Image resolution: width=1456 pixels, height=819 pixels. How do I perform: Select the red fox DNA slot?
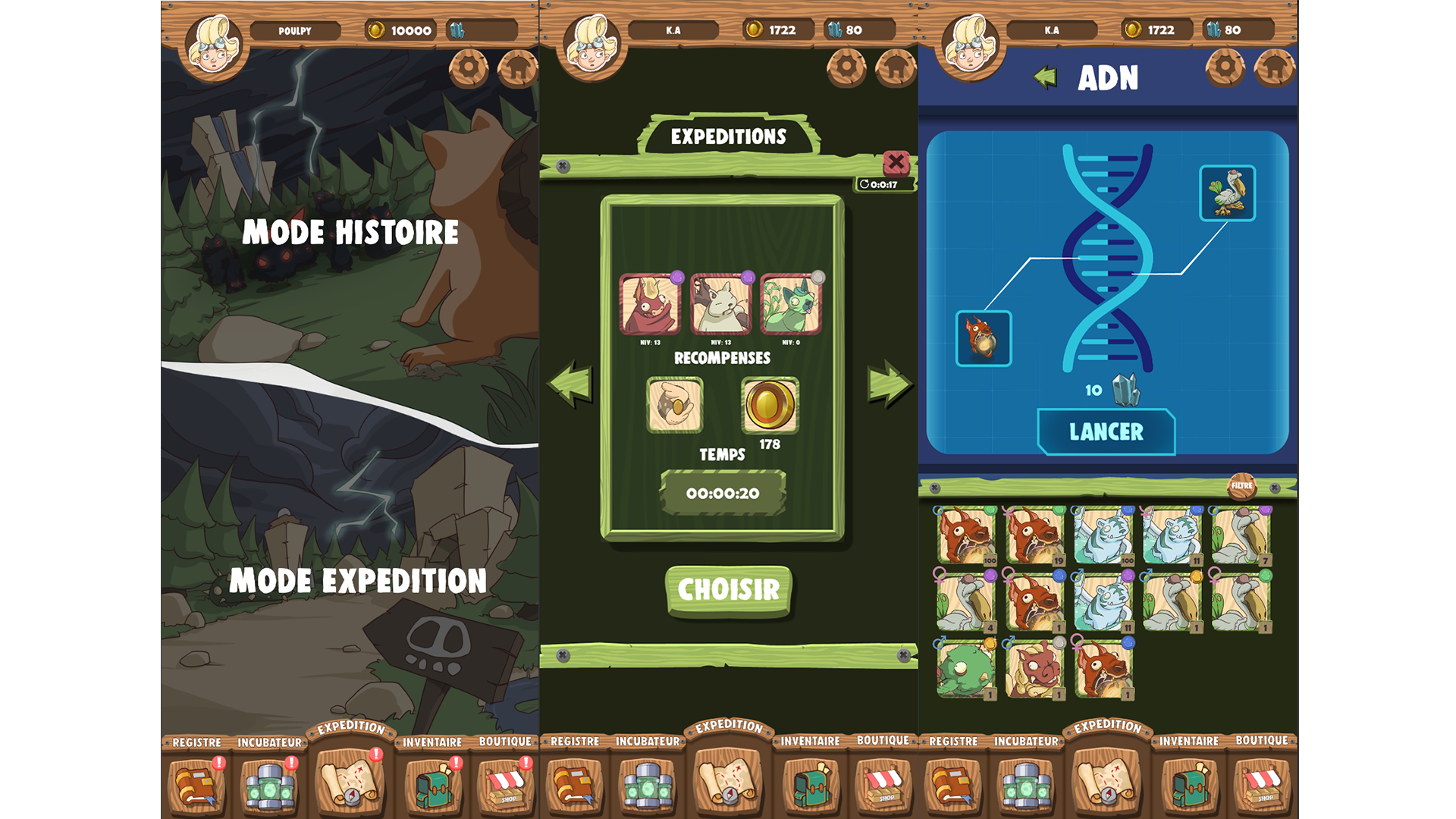pyautogui.click(x=984, y=338)
